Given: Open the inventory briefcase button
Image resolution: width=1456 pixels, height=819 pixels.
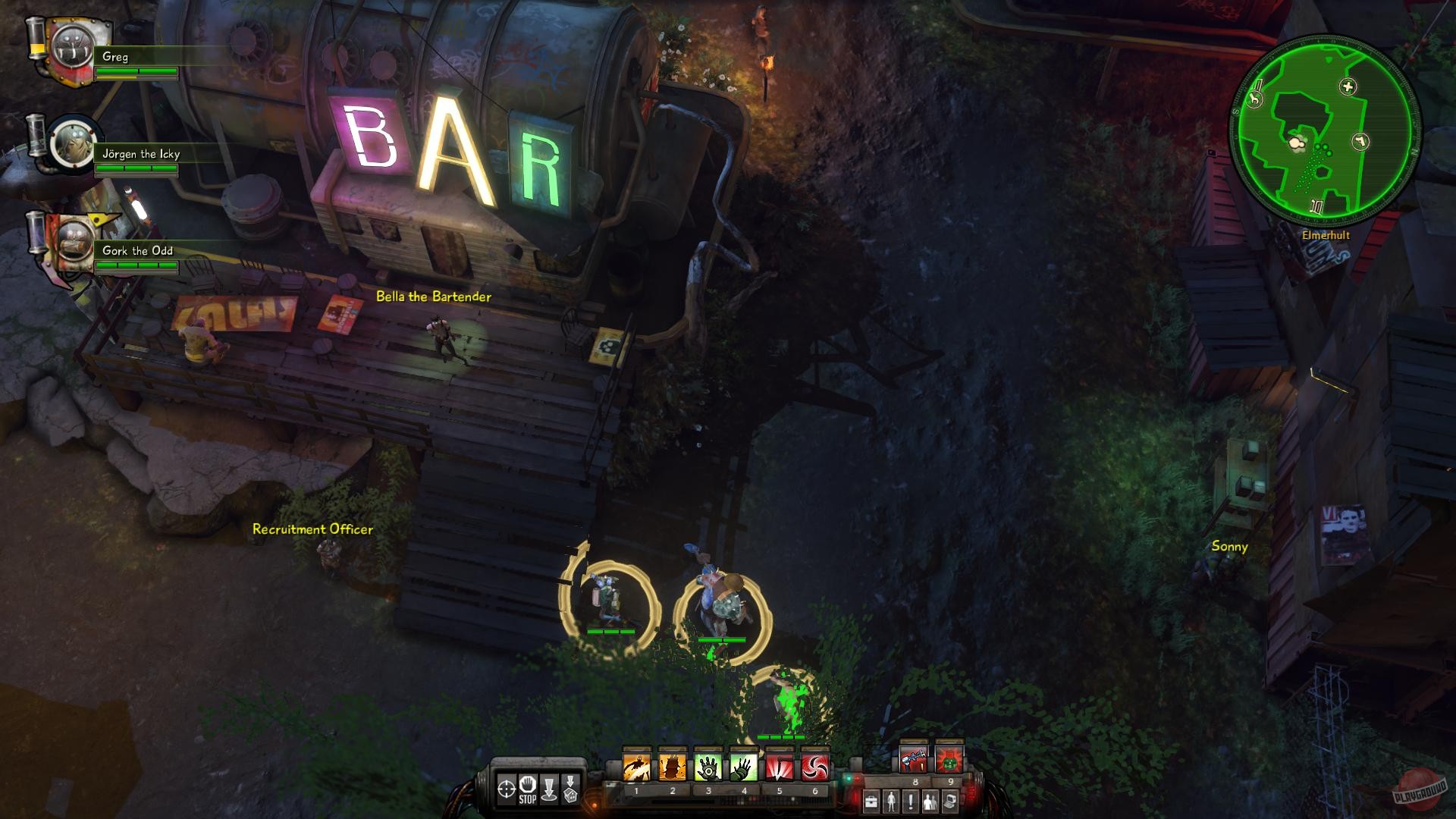Looking at the screenshot, I should [872, 801].
